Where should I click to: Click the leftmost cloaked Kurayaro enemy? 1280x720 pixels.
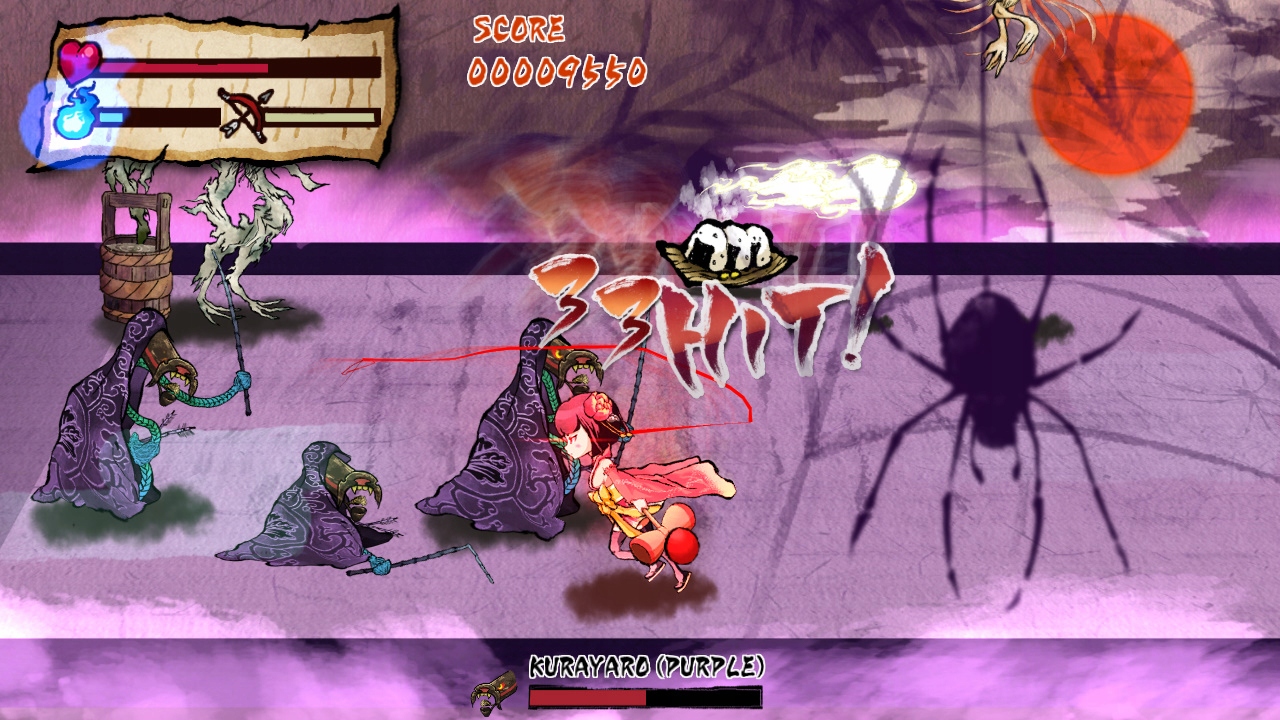click(x=100, y=430)
